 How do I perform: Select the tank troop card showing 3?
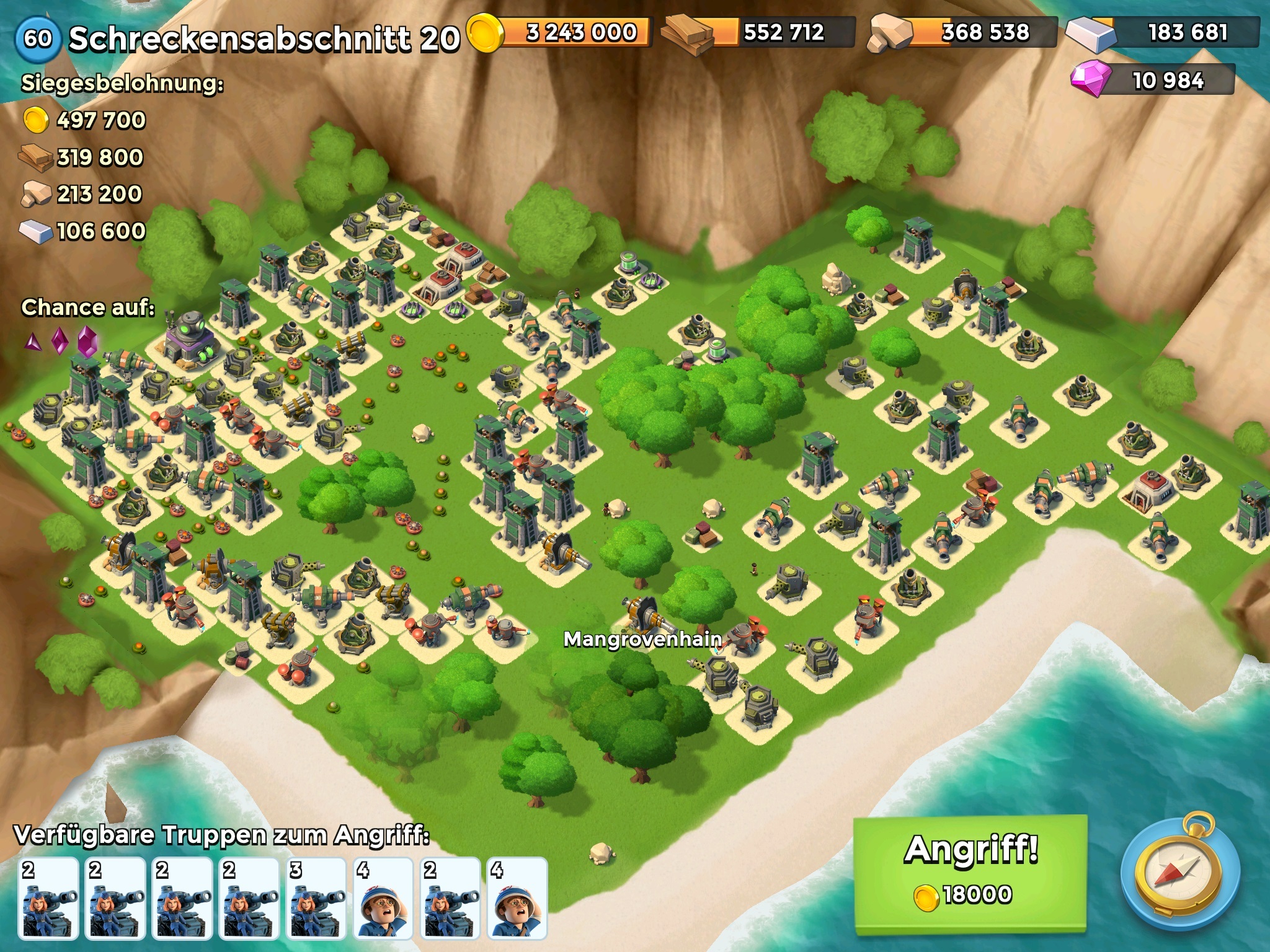[316, 897]
